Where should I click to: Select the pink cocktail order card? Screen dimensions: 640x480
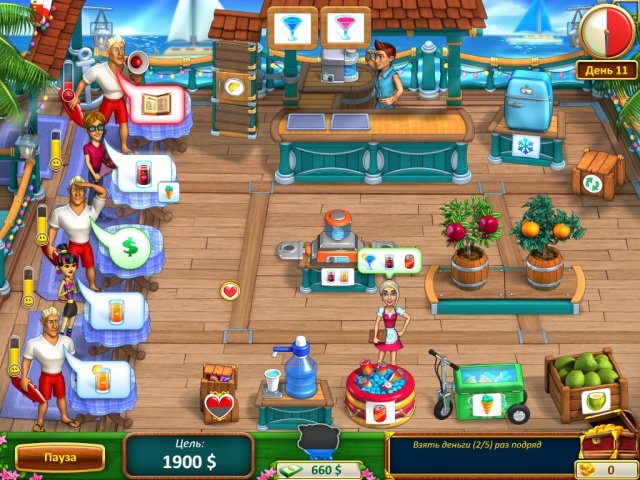[x=346, y=26]
